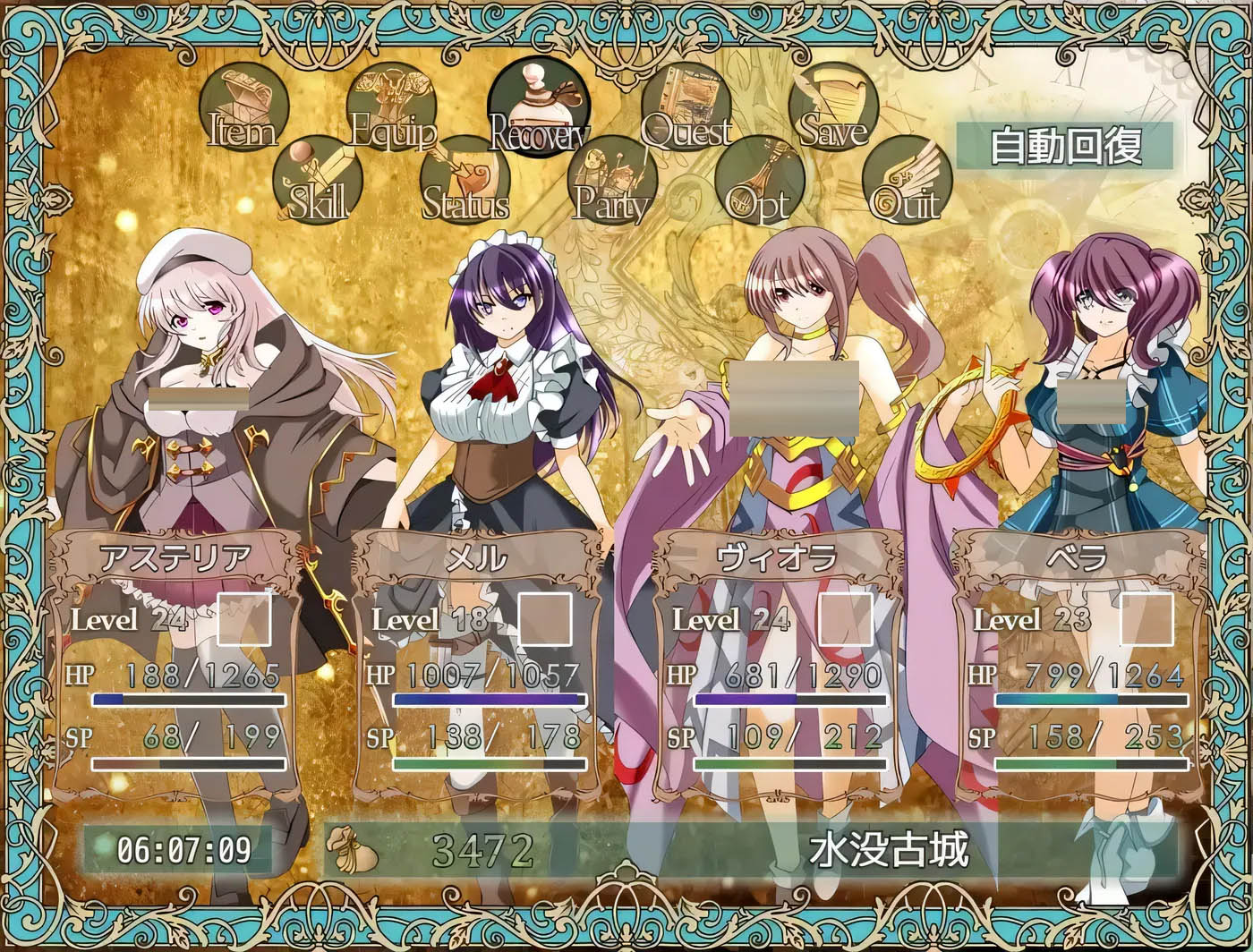
Task: Open the Skill menu
Action: (317, 181)
